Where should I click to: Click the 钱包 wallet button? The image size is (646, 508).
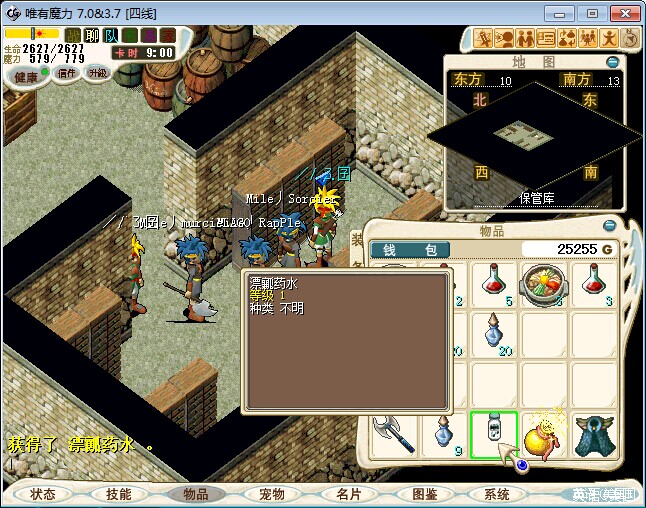(x=410, y=249)
